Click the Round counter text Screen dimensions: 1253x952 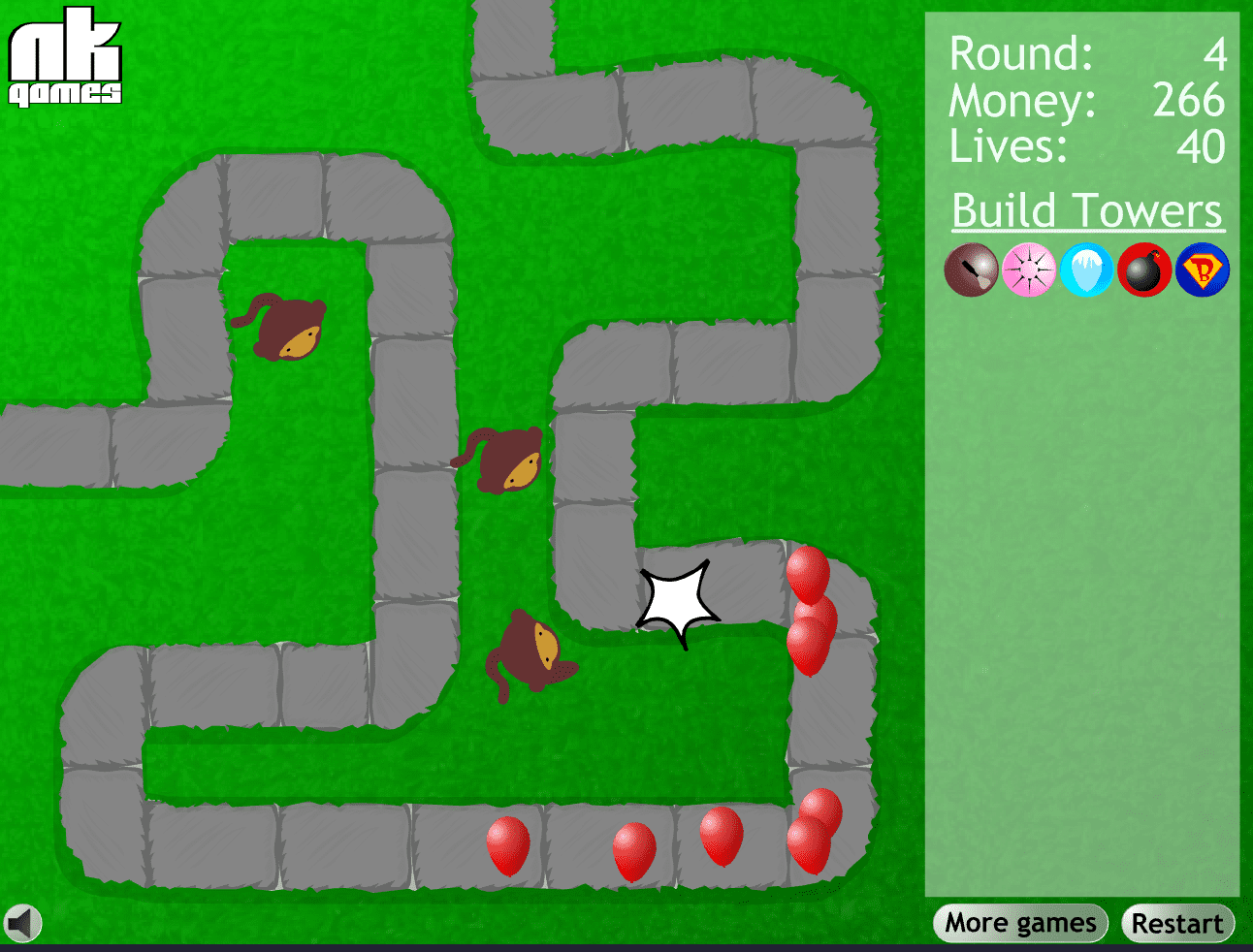point(1021,53)
